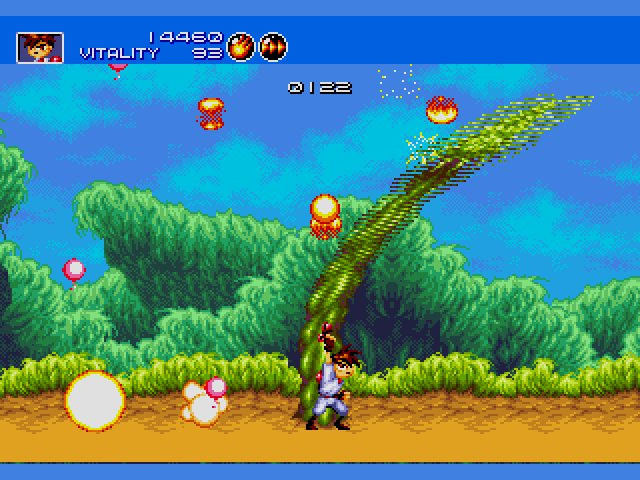Choose the triple-flame weapon icon

(272, 46)
